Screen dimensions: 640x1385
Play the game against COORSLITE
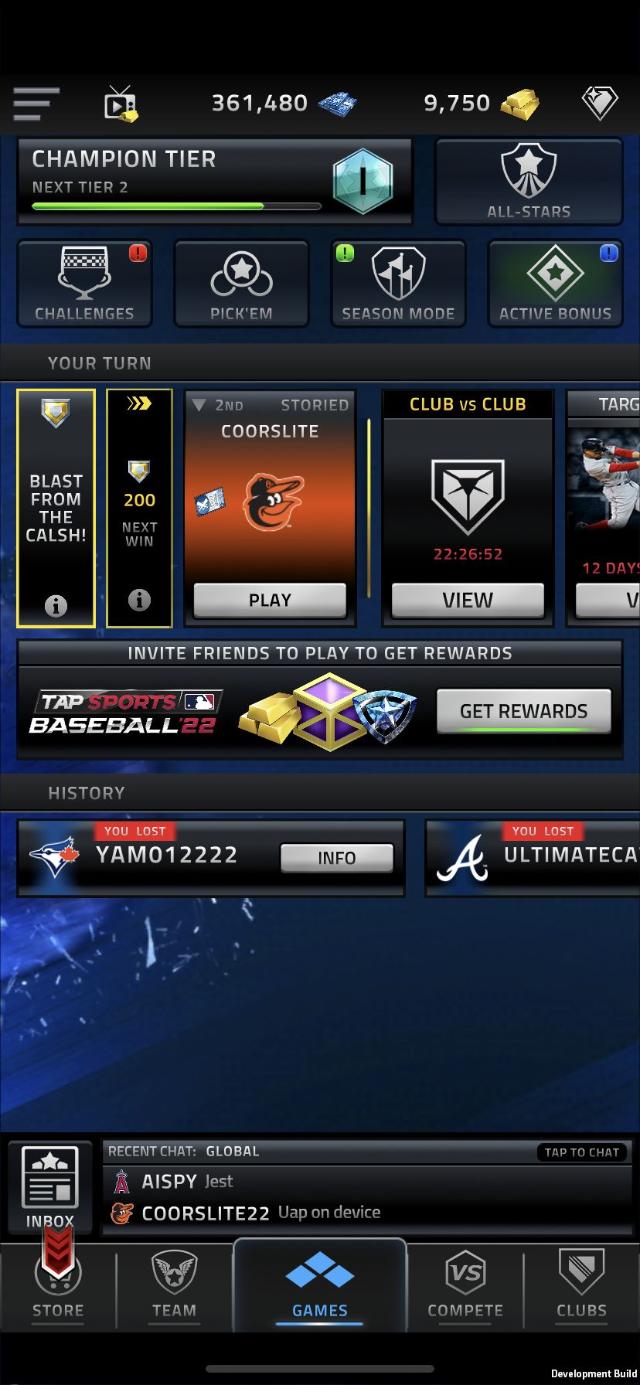(269, 600)
